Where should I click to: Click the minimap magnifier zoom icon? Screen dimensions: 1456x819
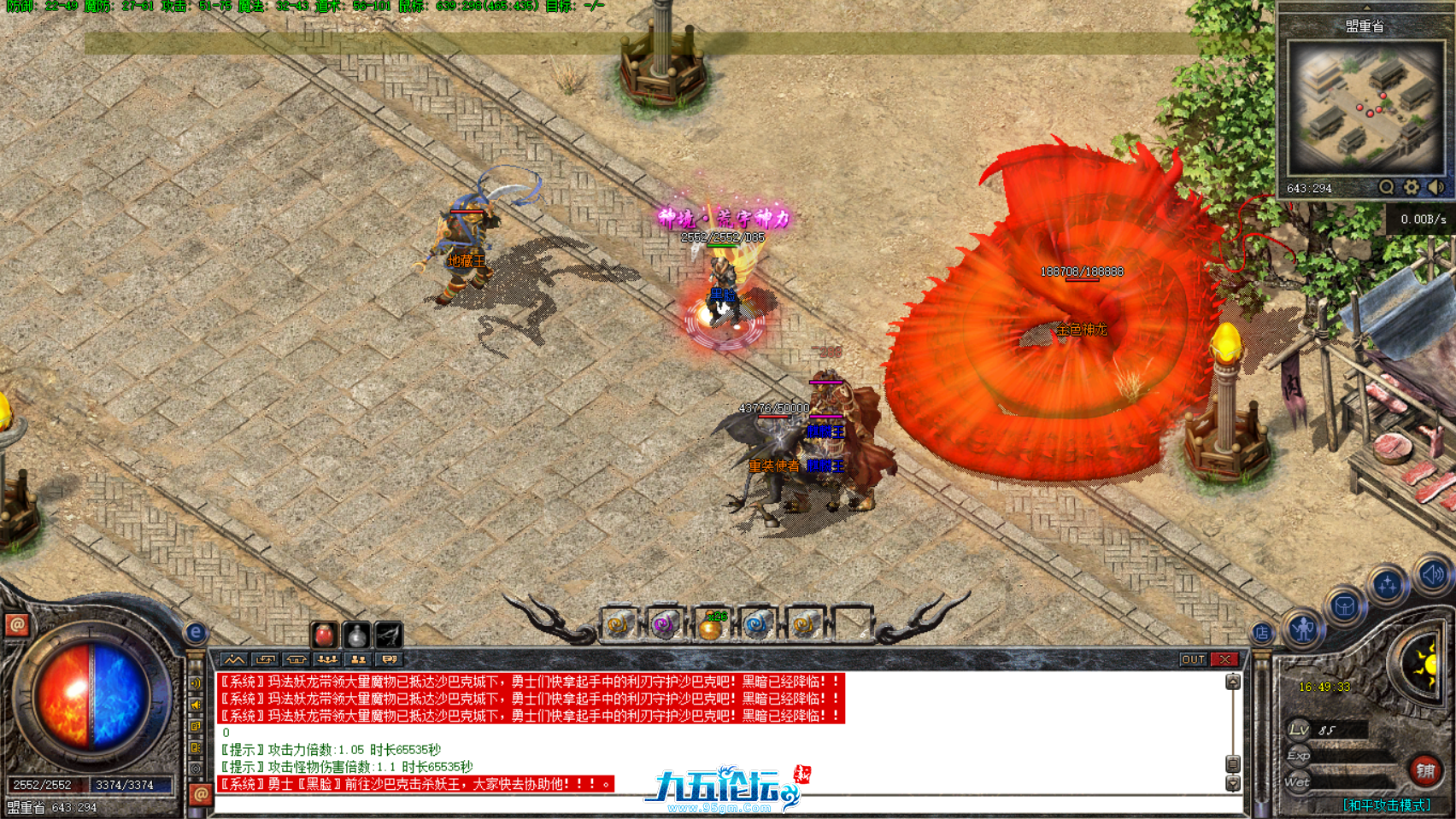tap(1387, 187)
